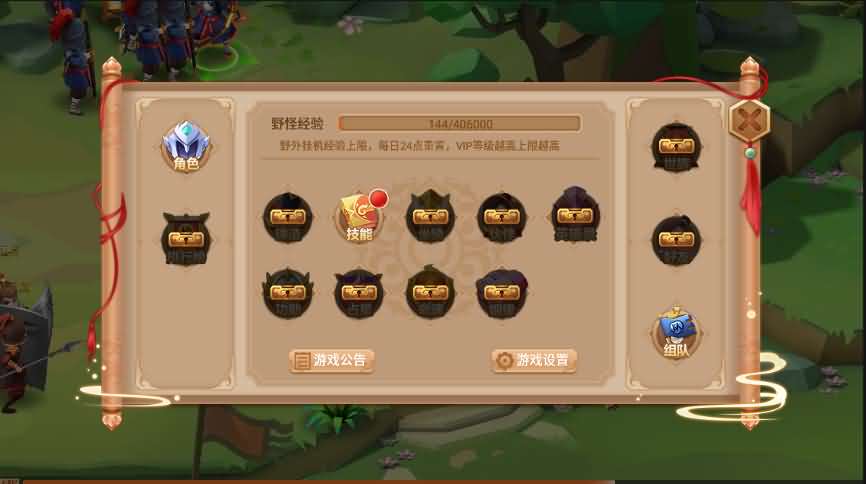Open the 角色 character menu
The image size is (866, 484).
(x=186, y=147)
